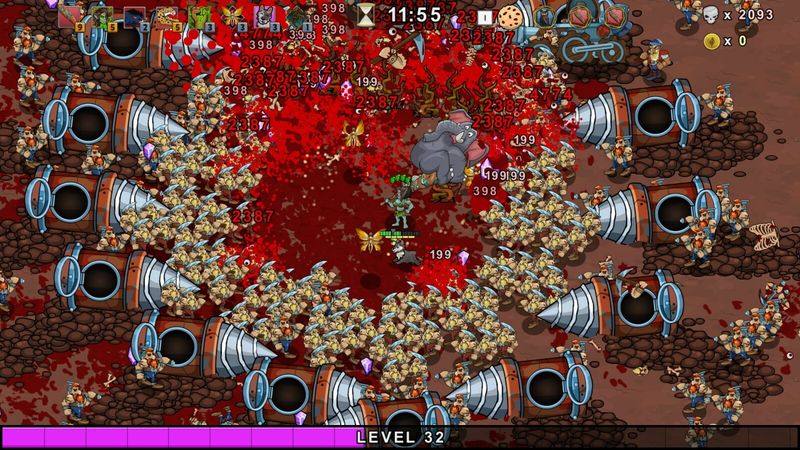Select the spotted leopard ability icon
Screen dimensions: 800x450
167,14
